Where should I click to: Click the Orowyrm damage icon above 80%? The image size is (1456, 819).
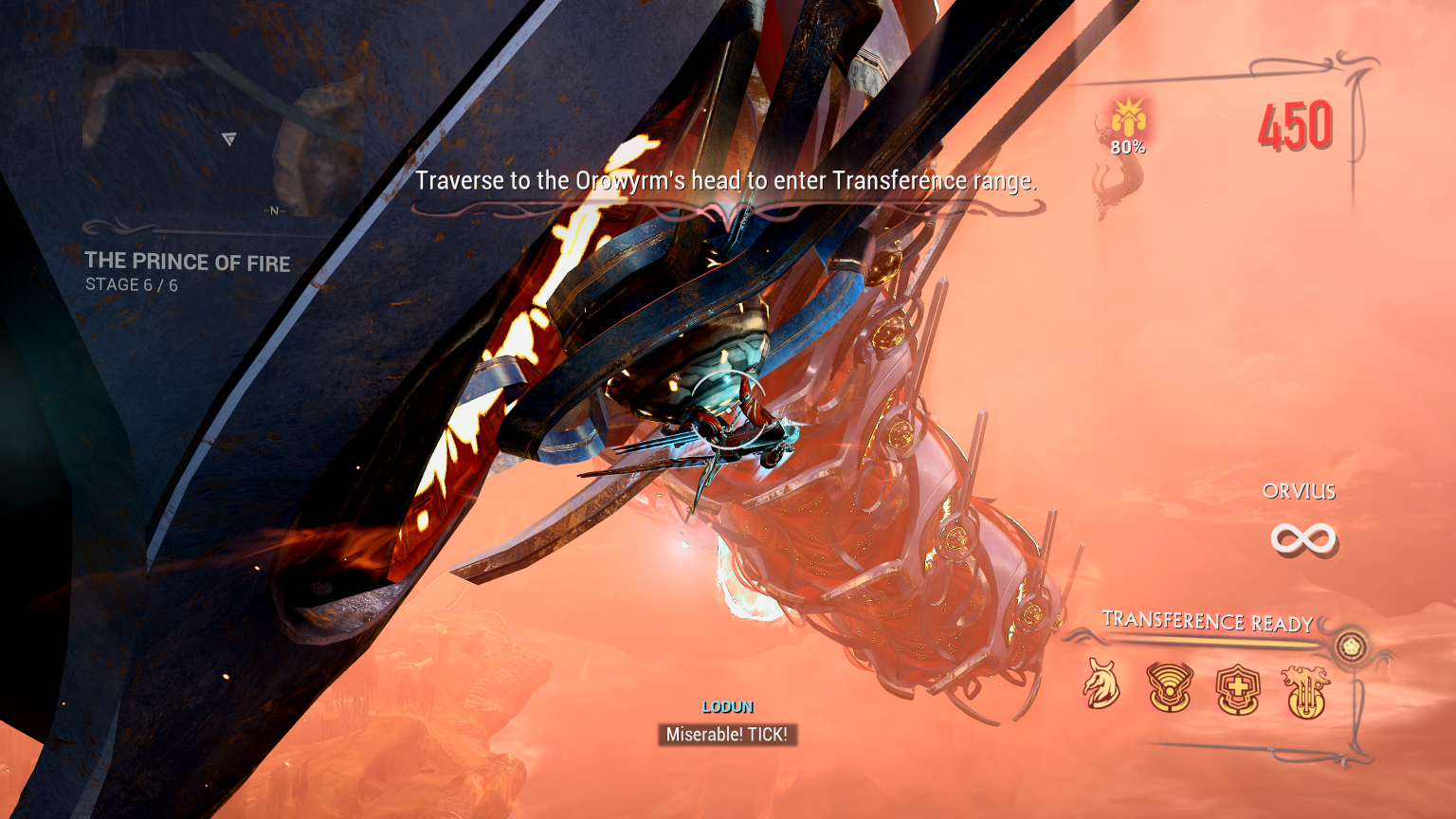click(x=1128, y=116)
